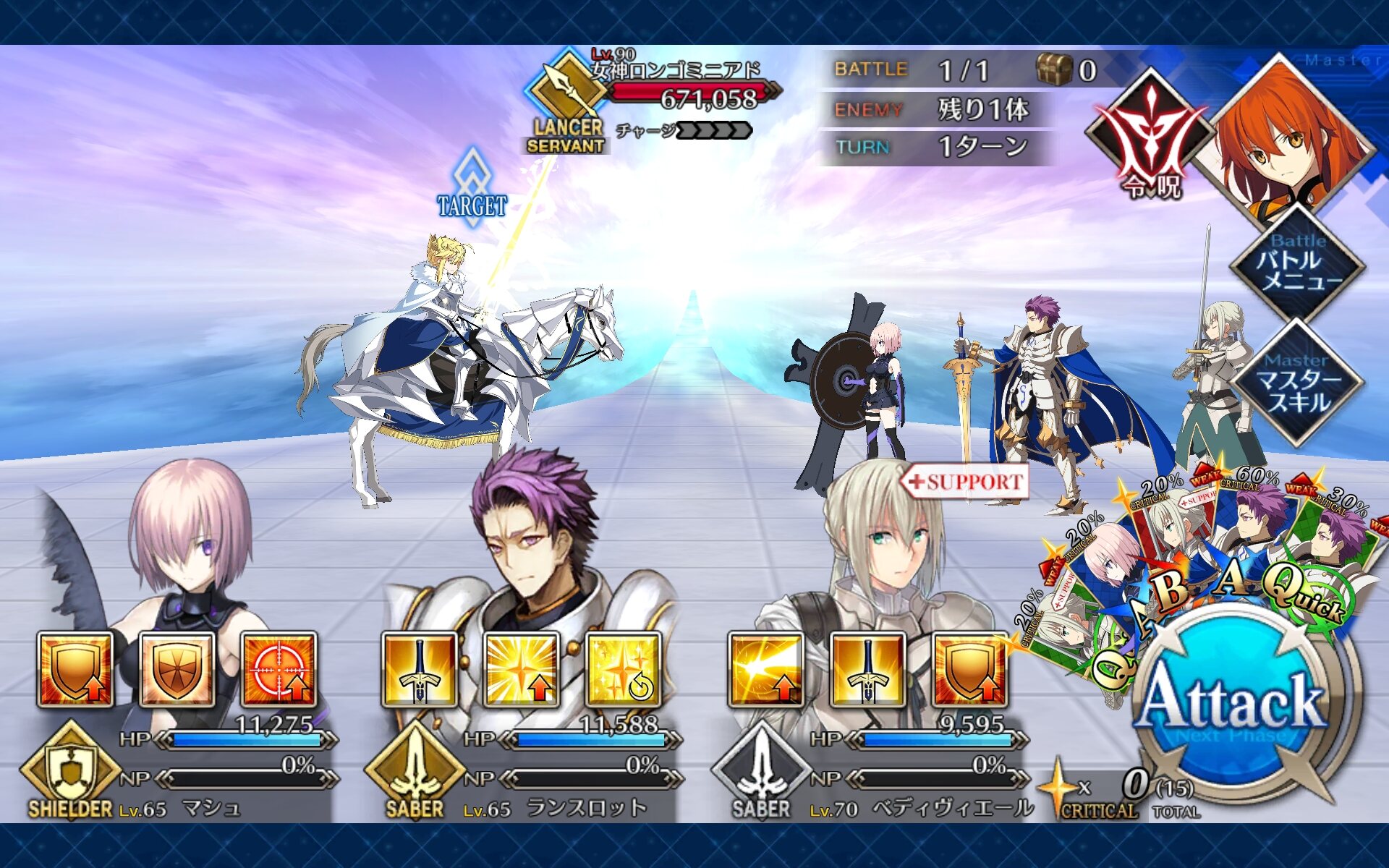The width and height of the screenshot is (1389, 868).
Task: Use Lancelot's sword skill icon
Action: 420,670
